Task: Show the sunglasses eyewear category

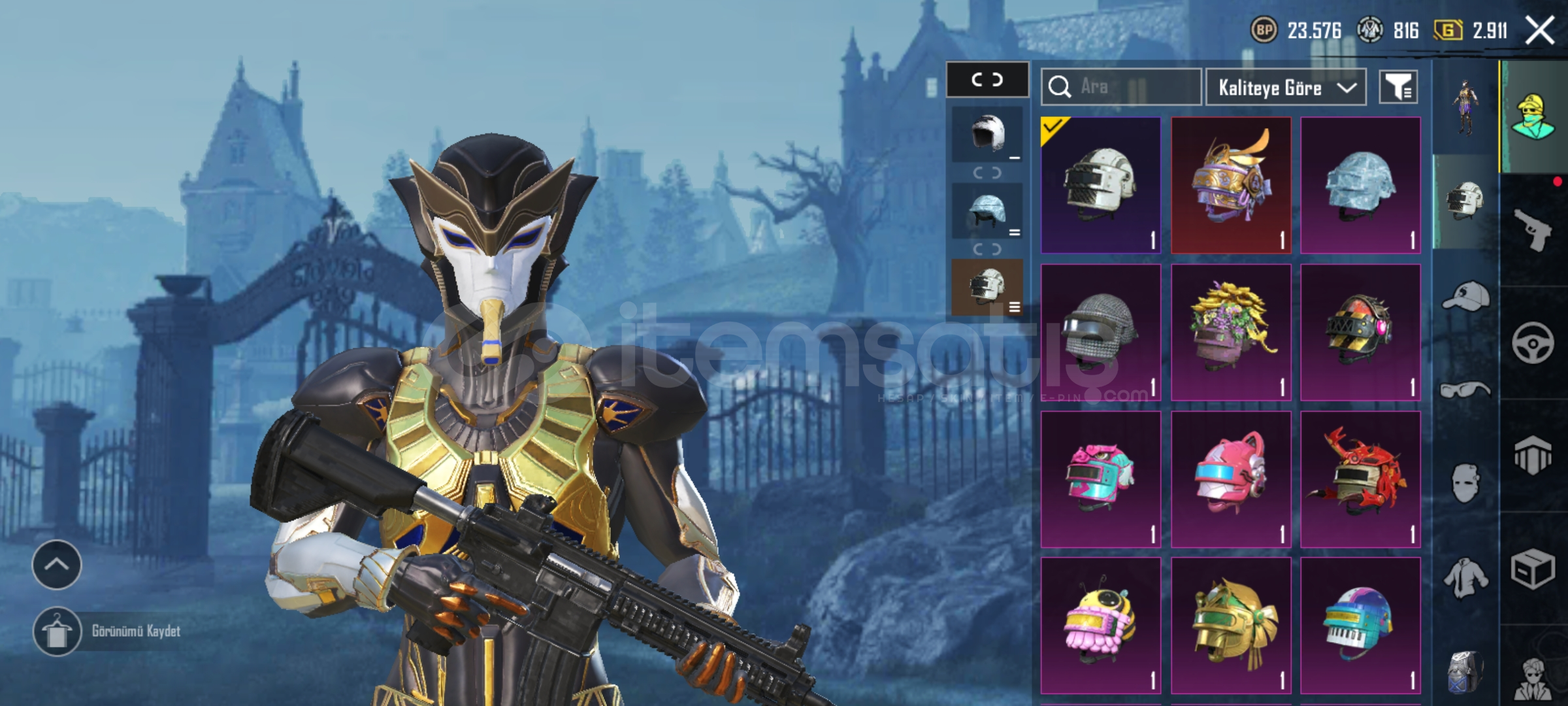Action: [x=1465, y=390]
